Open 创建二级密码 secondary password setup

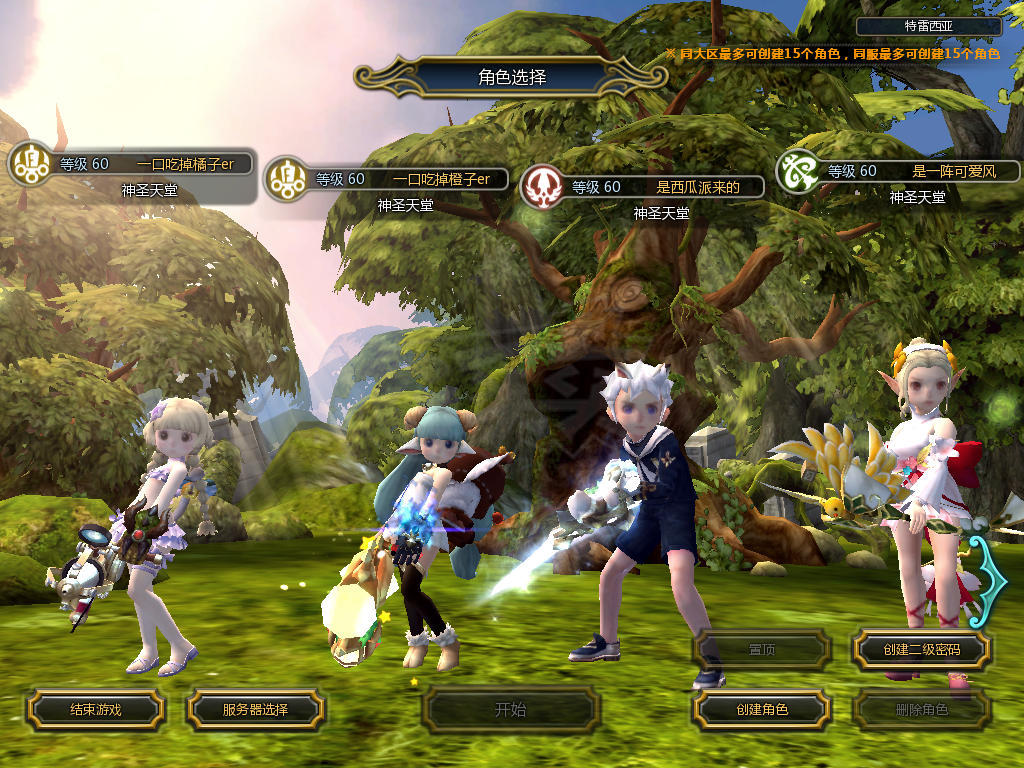921,650
